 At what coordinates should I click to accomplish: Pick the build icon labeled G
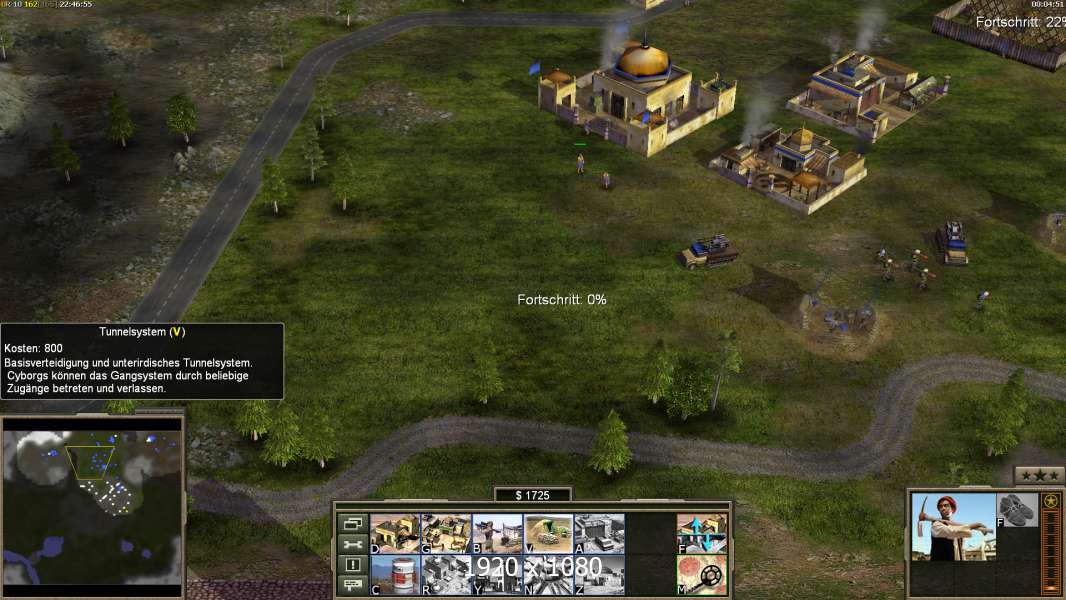point(446,533)
